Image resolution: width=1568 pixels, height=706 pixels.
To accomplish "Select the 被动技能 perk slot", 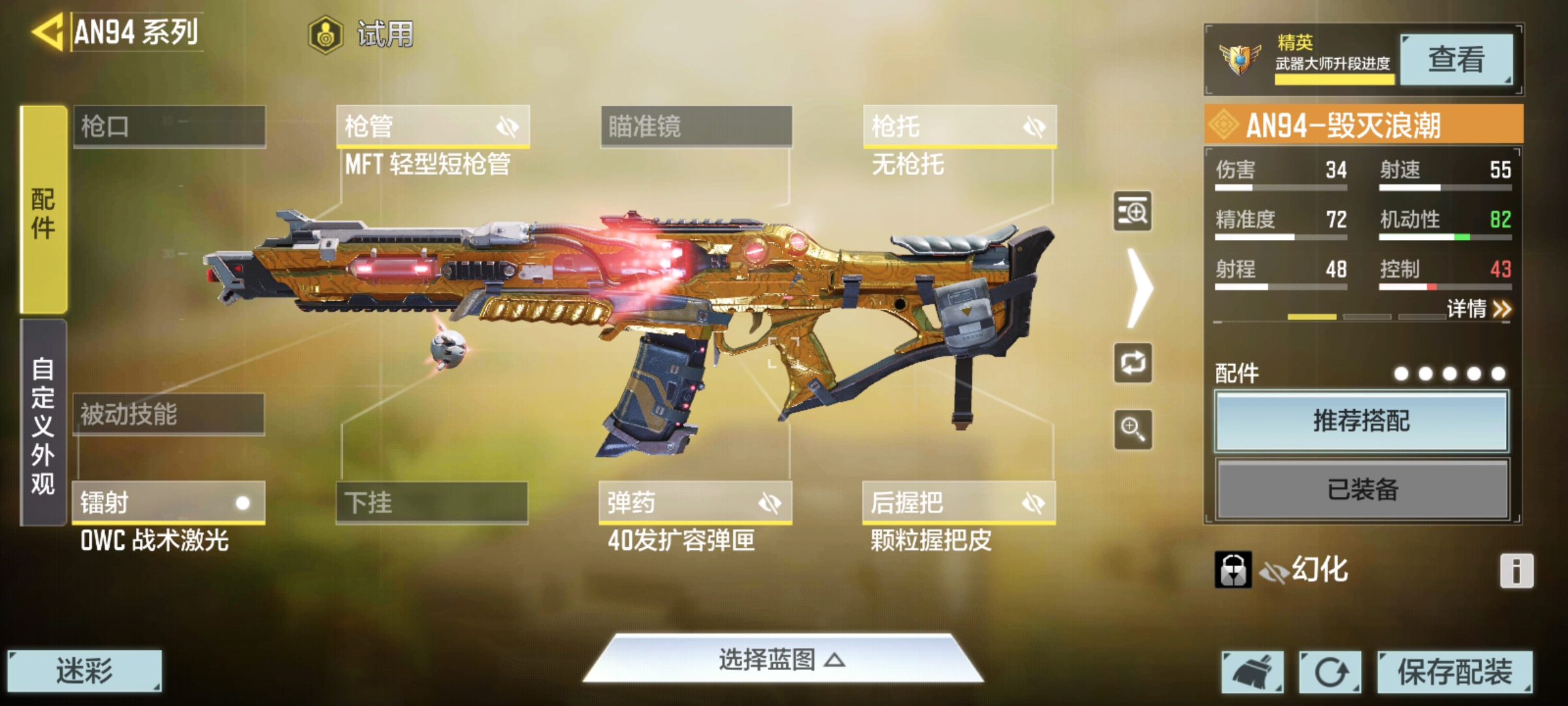I will (x=169, y=414).
